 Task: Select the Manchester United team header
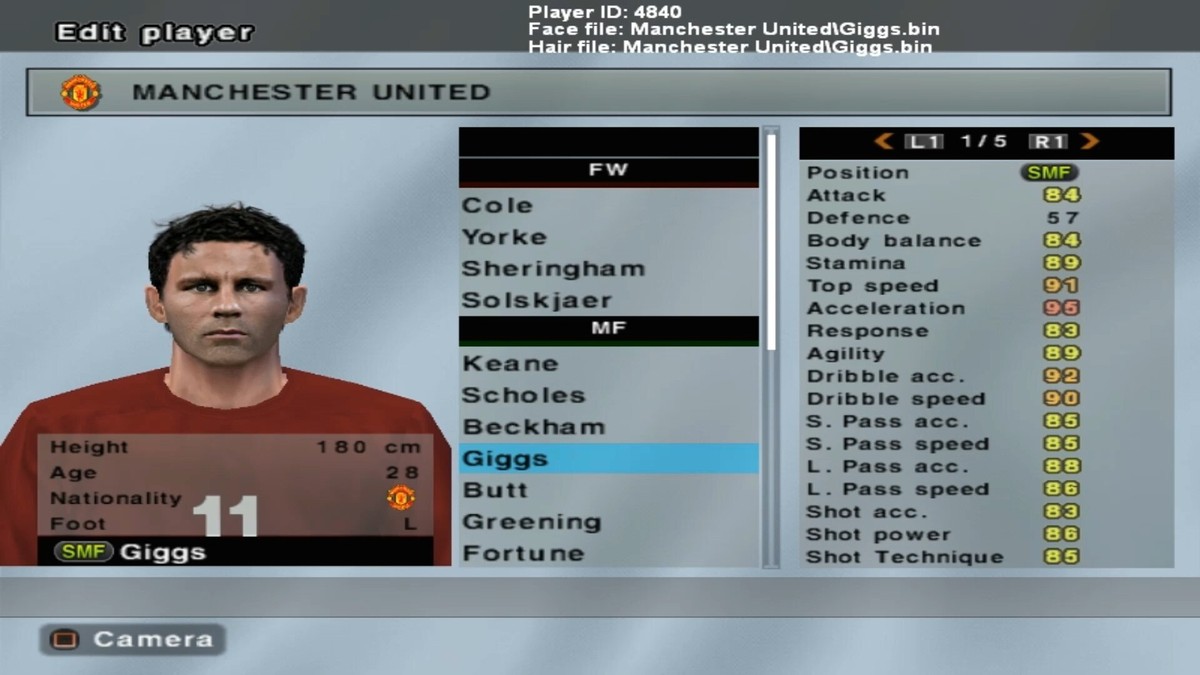[x=598, y=92]
